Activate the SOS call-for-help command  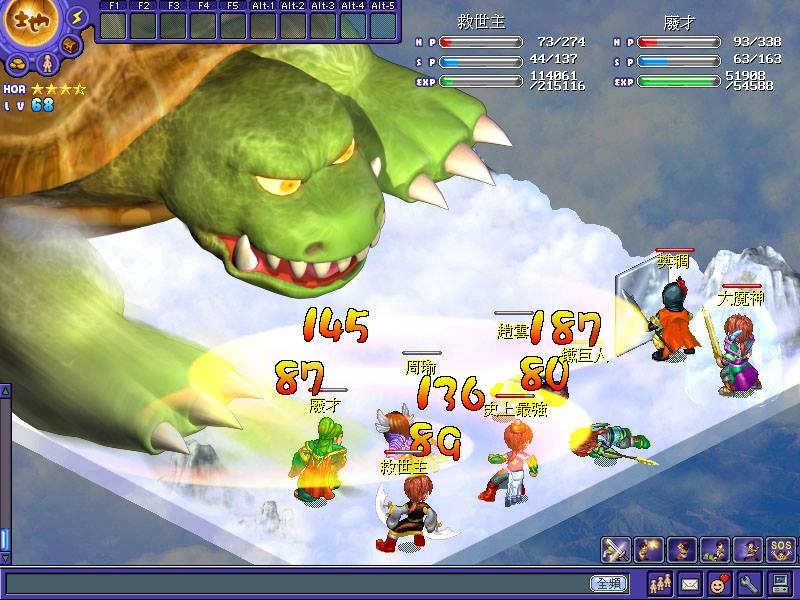pyautogui.click(x=781, y=549)
